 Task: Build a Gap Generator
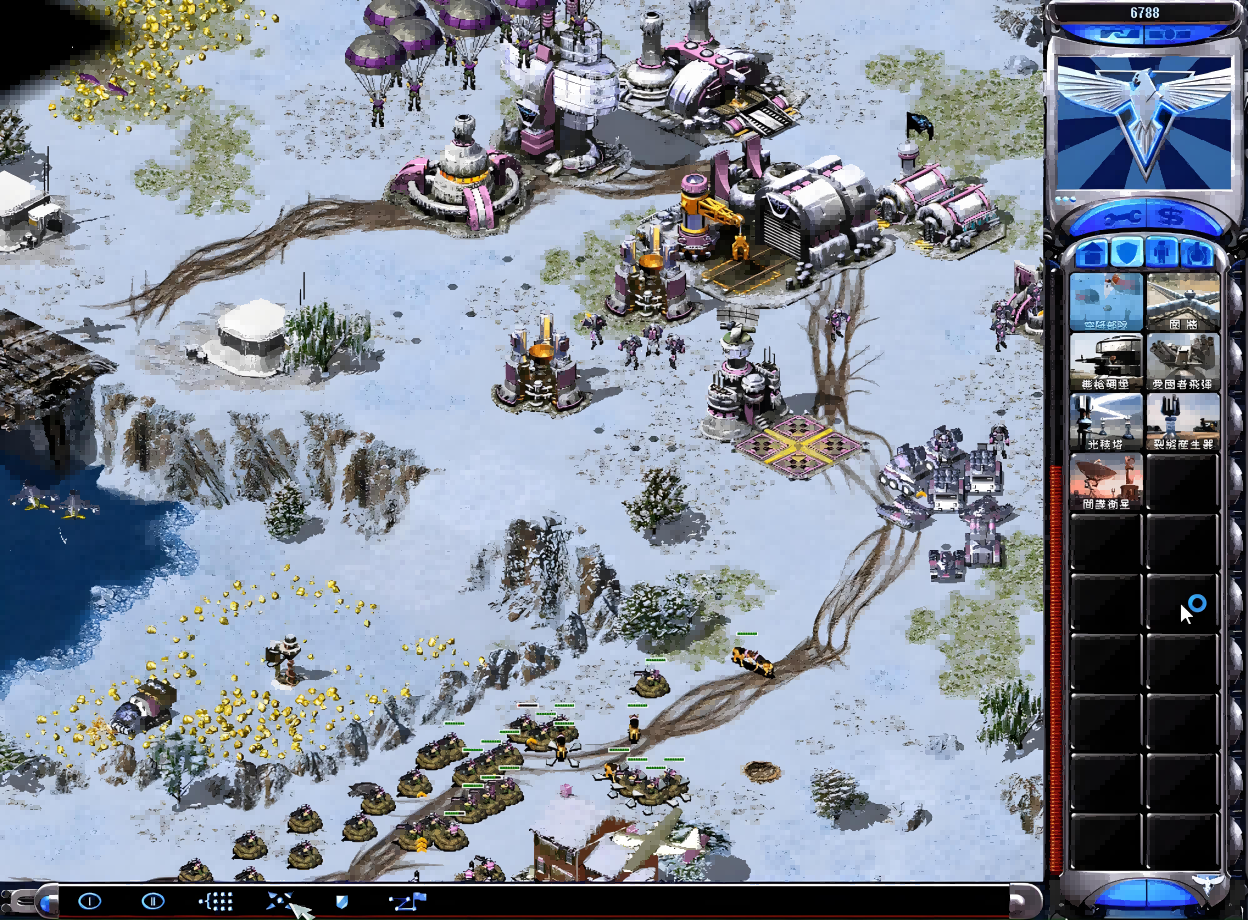pos(1183,422)
